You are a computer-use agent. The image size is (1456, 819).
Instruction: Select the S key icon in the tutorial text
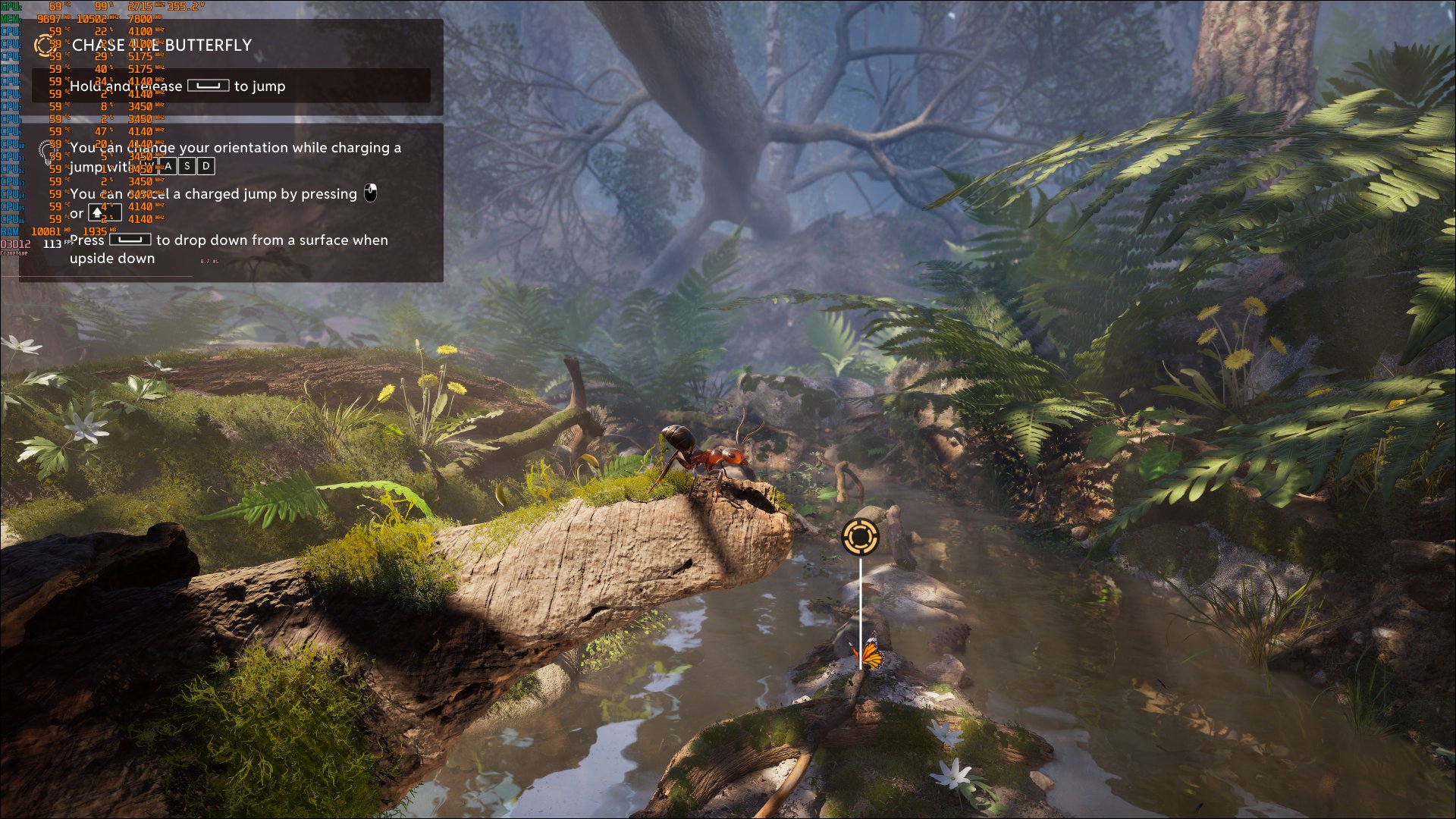point(187,166)
